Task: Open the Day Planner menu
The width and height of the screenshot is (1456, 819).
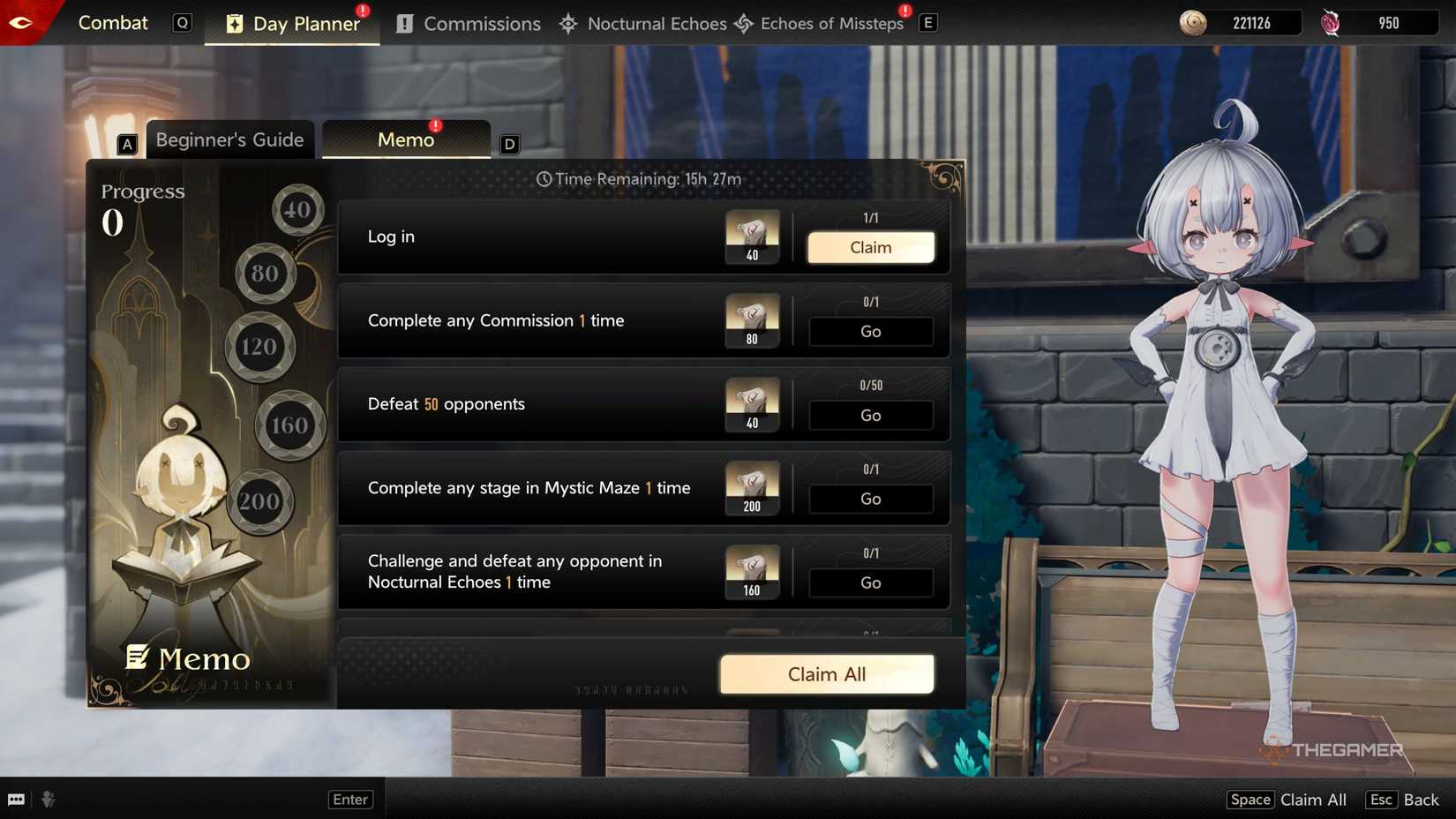Action: pyautogui.click(x=291, y=23)
